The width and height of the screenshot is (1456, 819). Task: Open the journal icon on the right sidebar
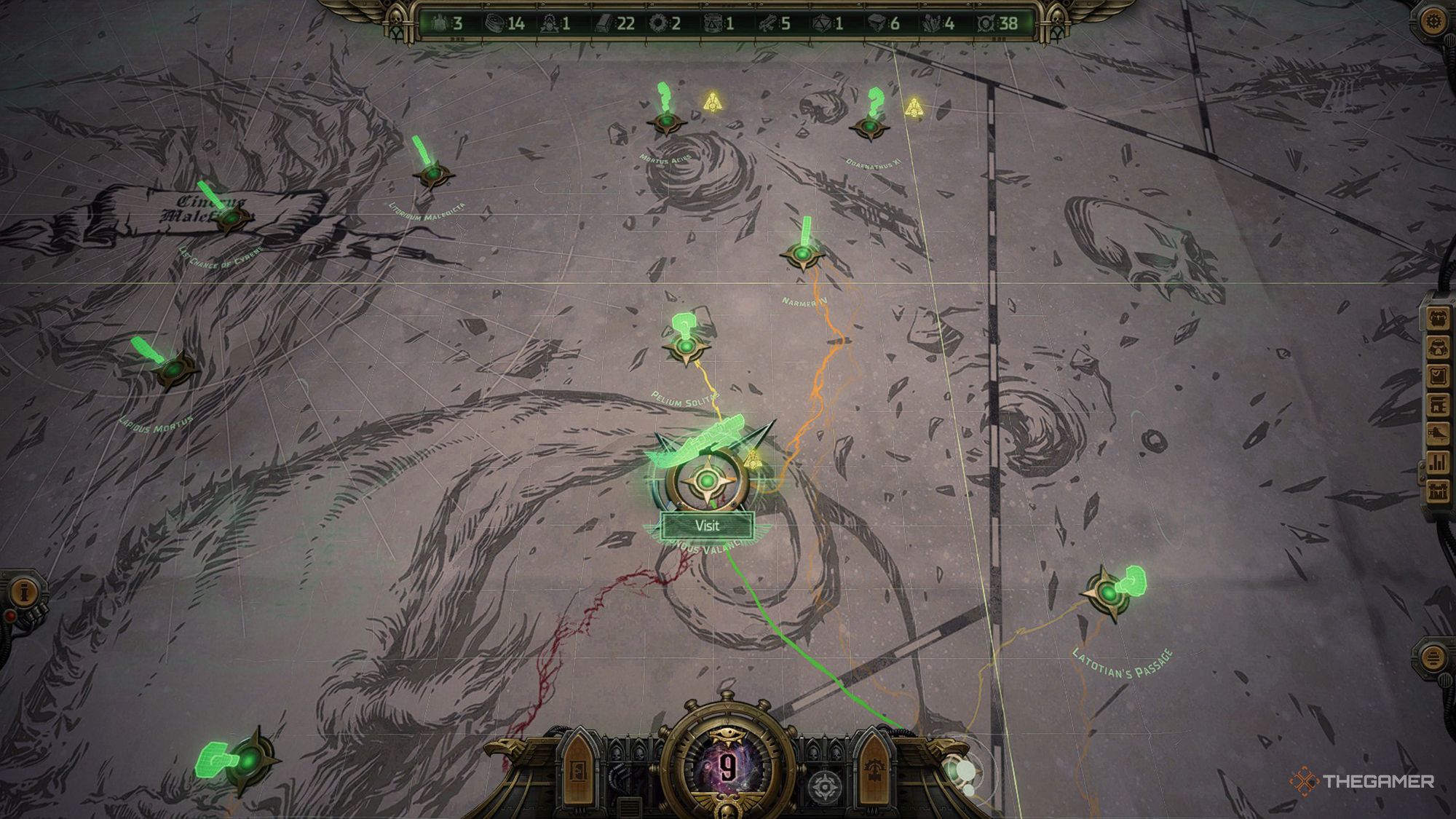click(1439, 375)
